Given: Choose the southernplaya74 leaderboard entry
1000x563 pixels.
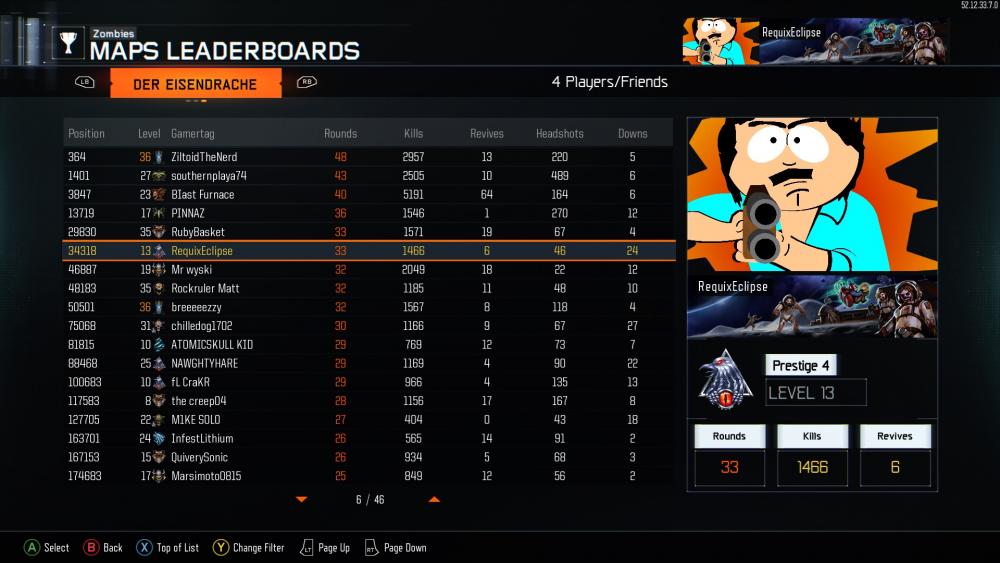Looking at the screenshot, I should [x=368, y=176].
